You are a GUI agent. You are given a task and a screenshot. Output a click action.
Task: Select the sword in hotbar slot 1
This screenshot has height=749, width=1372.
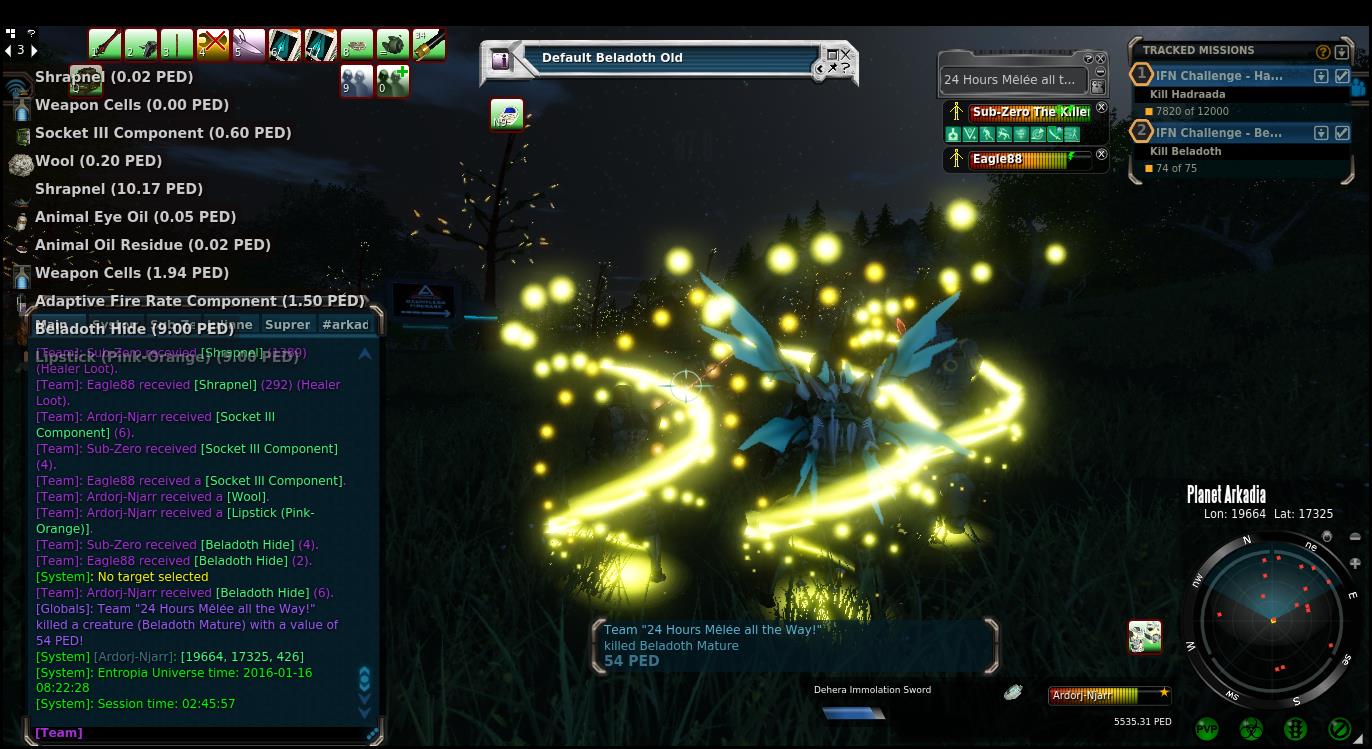(104, 44)
